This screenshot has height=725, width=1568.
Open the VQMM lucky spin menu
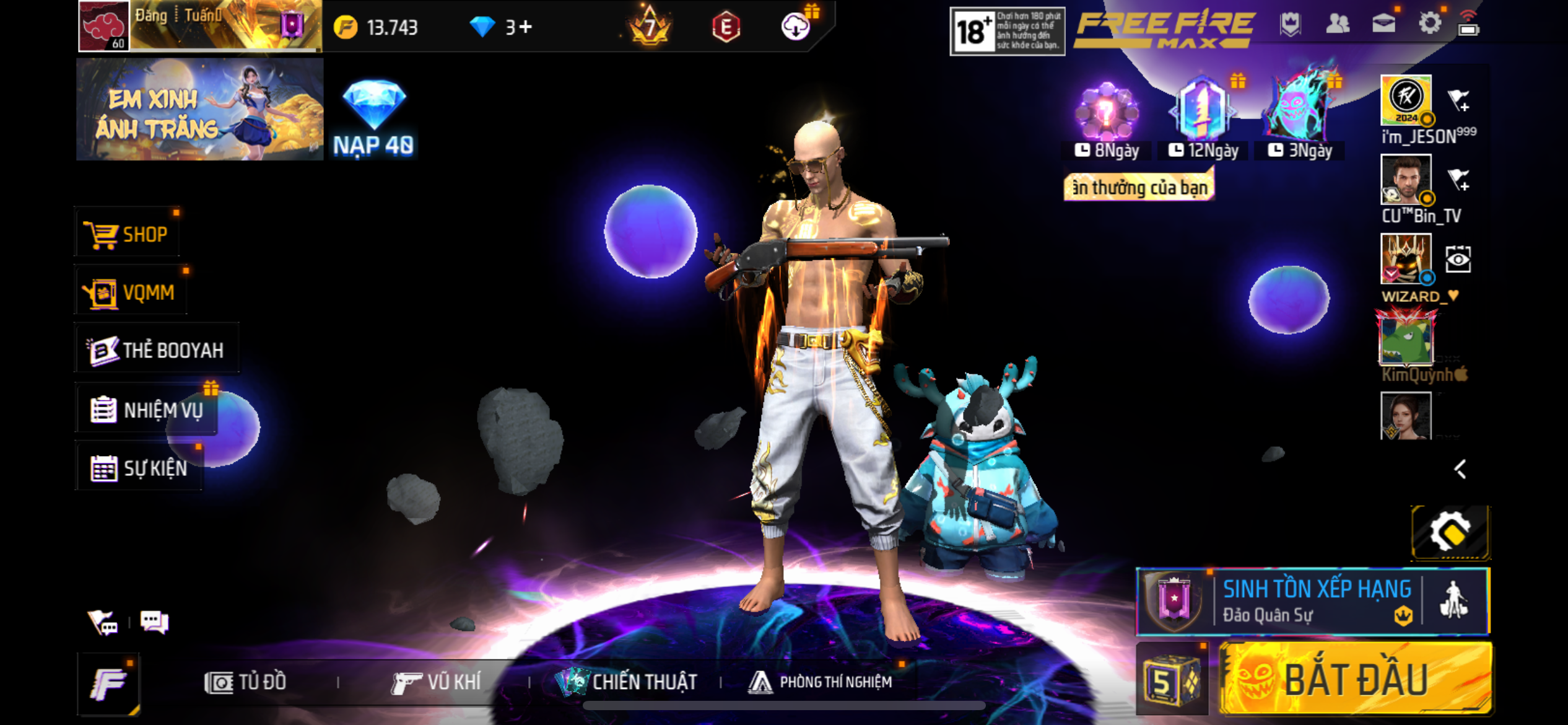[x=131, y=292]
